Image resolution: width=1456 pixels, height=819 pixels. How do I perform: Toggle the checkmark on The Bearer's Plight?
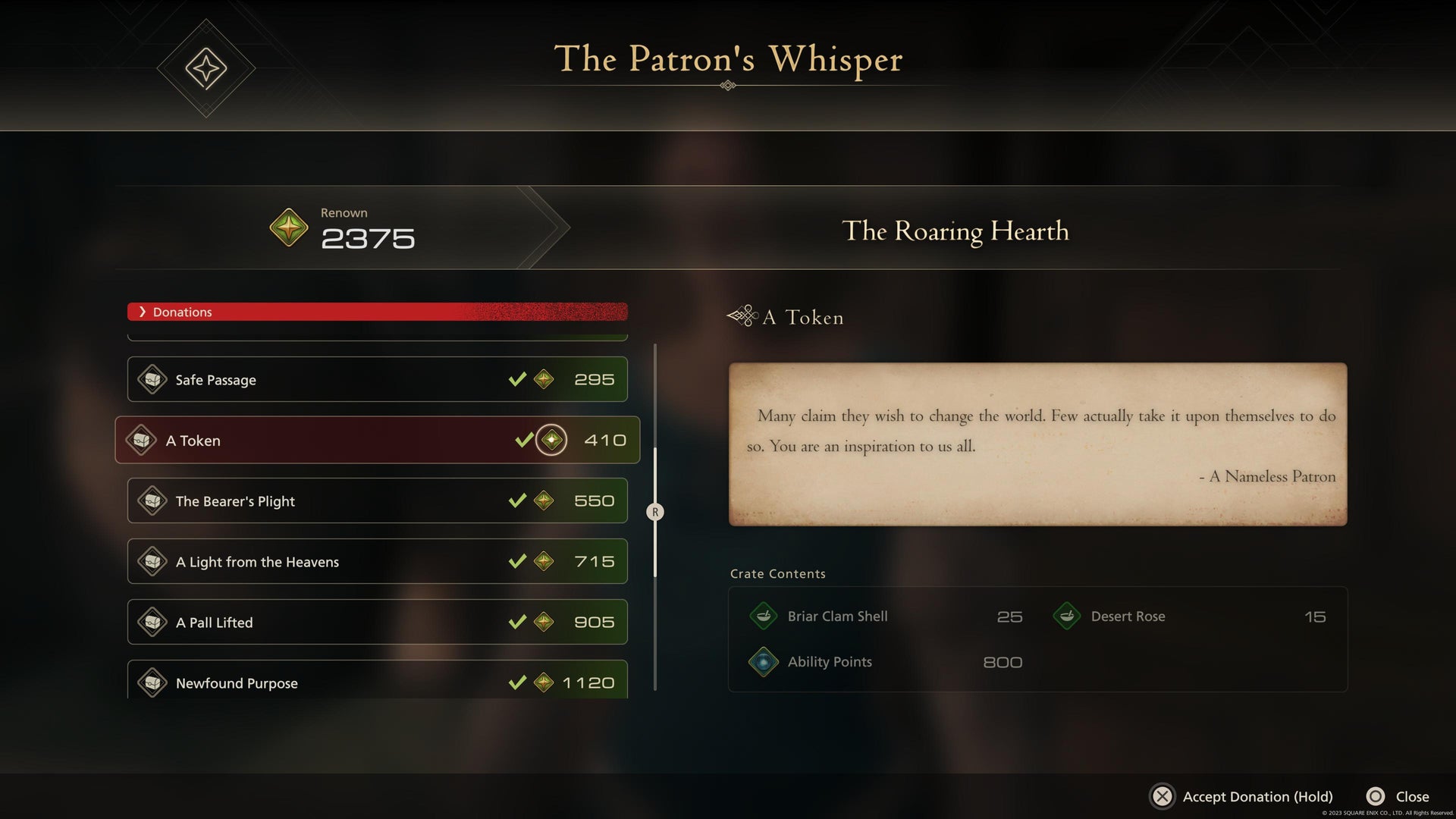coord(518,500)
